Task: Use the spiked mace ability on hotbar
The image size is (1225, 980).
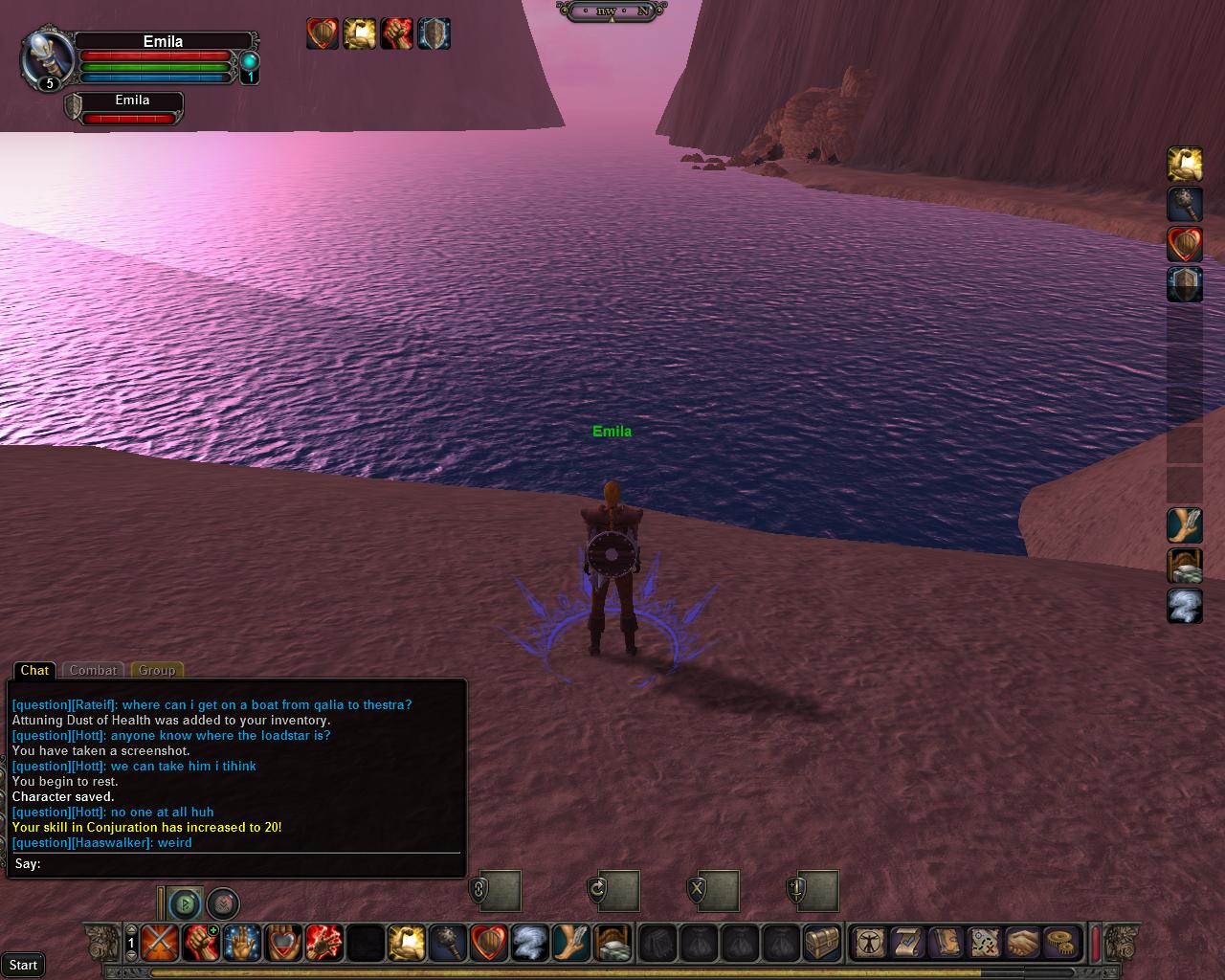Action: pos(448,943)
